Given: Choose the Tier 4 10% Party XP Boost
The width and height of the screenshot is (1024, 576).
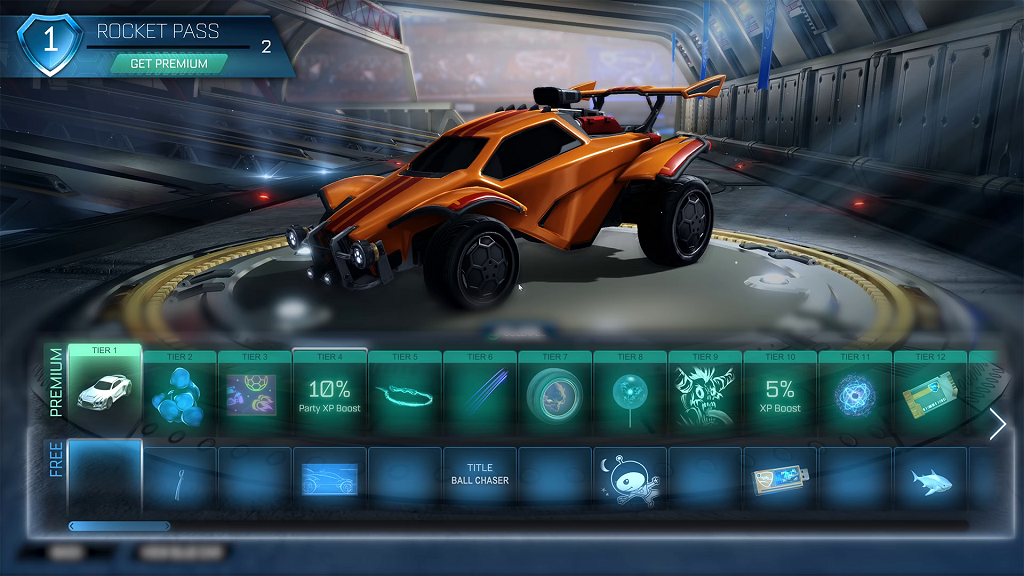Looking at the screenshot, I should 330,393.
